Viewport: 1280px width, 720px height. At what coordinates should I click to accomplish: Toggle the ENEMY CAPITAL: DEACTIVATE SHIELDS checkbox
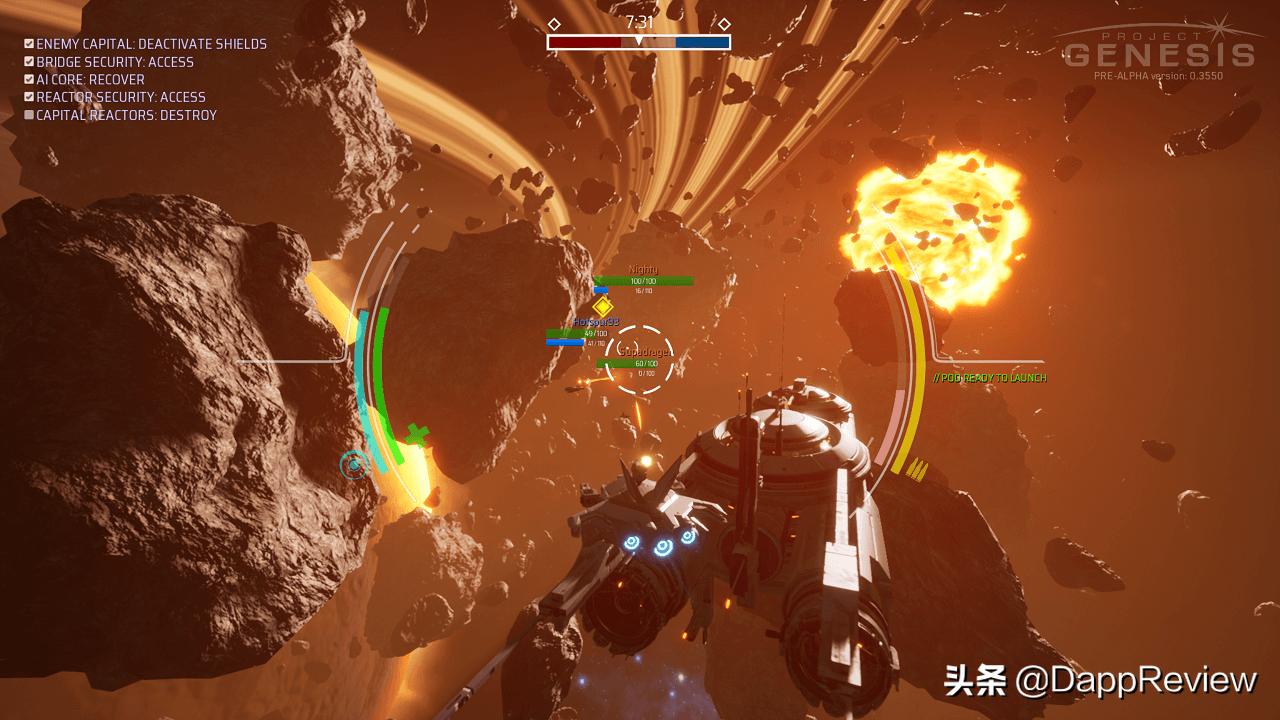point(27,44)
